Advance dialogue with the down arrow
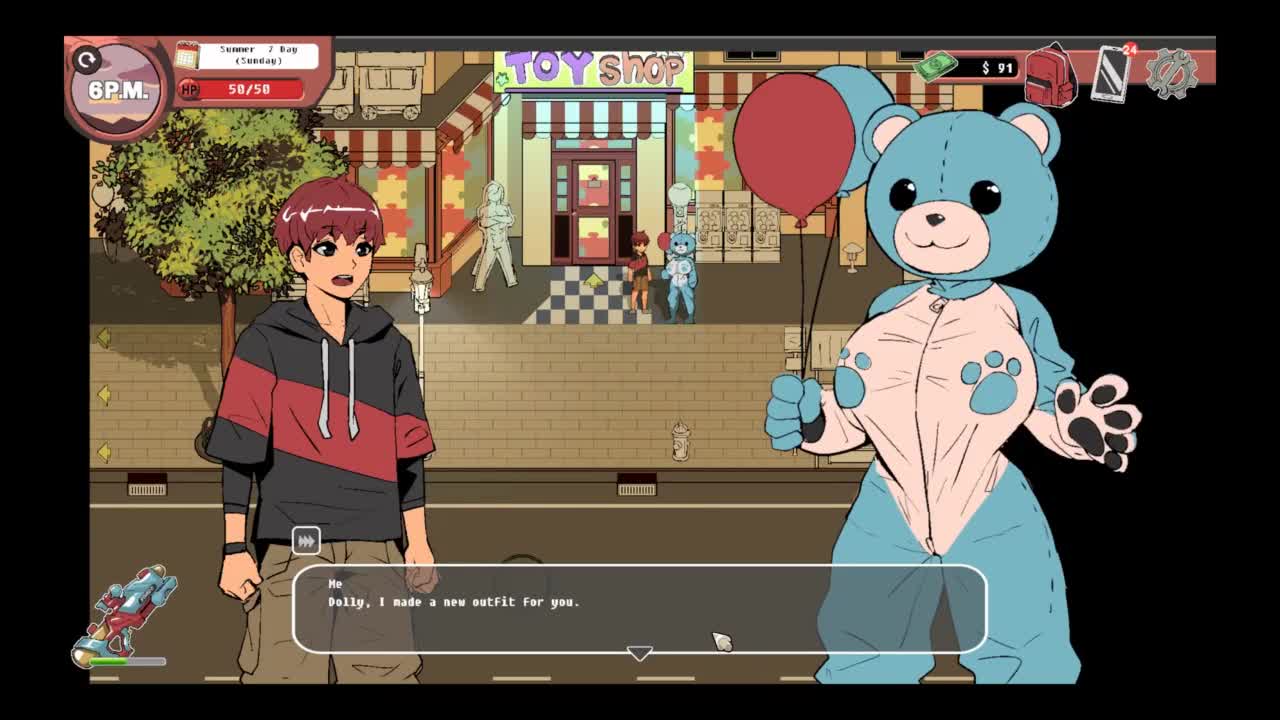 click(640, 653)
